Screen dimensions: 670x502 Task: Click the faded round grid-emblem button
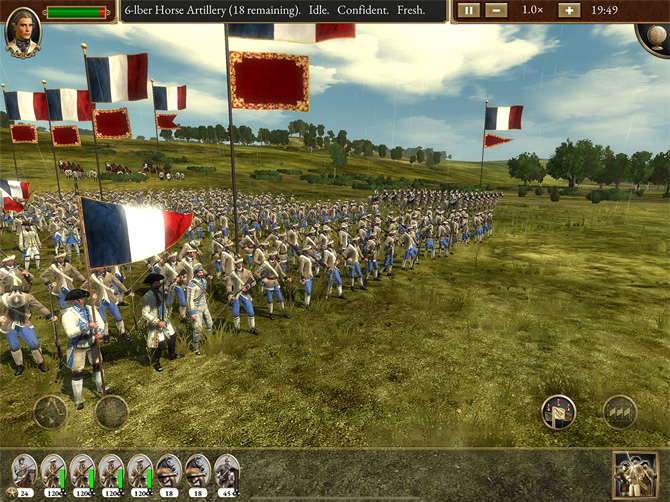pyautogui.click(x=111, y=411)
